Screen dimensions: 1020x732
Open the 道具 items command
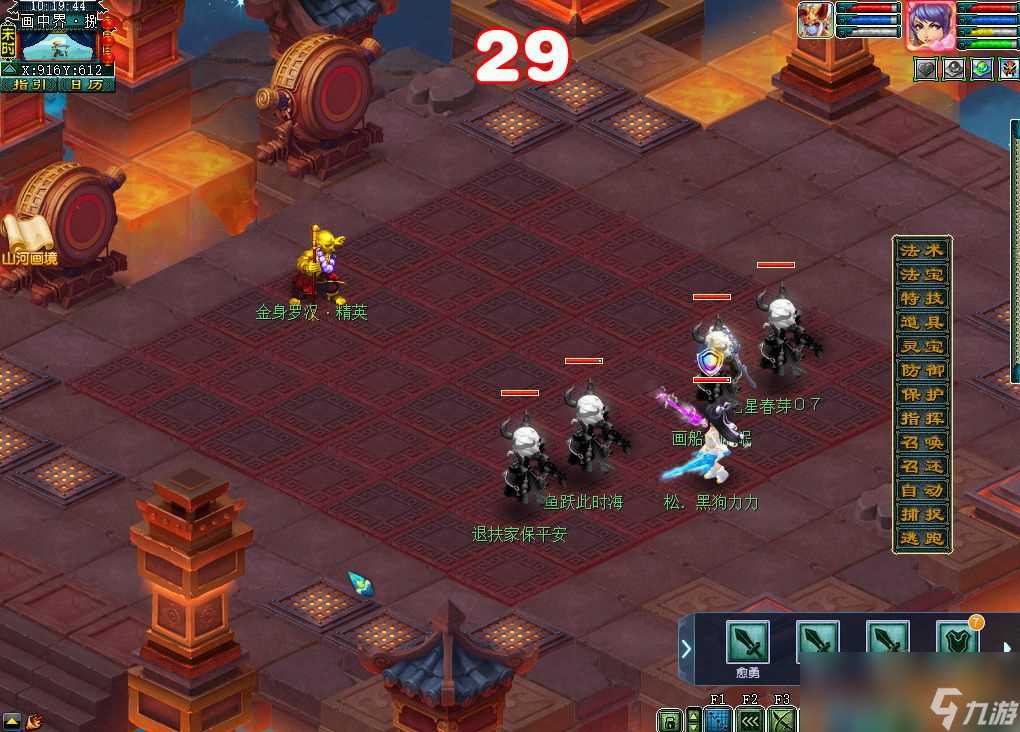coord(921,322)
